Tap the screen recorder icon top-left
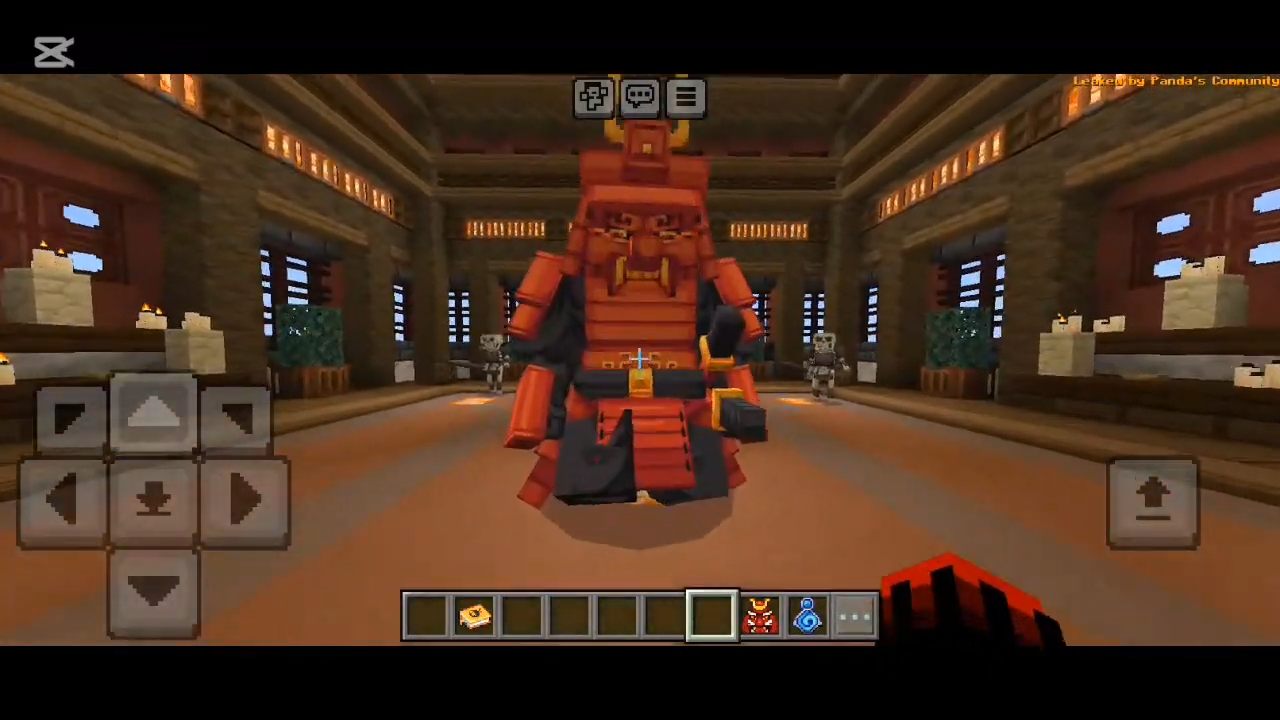This screenshot has width=1280, height=720. click(x=53, y=52)
